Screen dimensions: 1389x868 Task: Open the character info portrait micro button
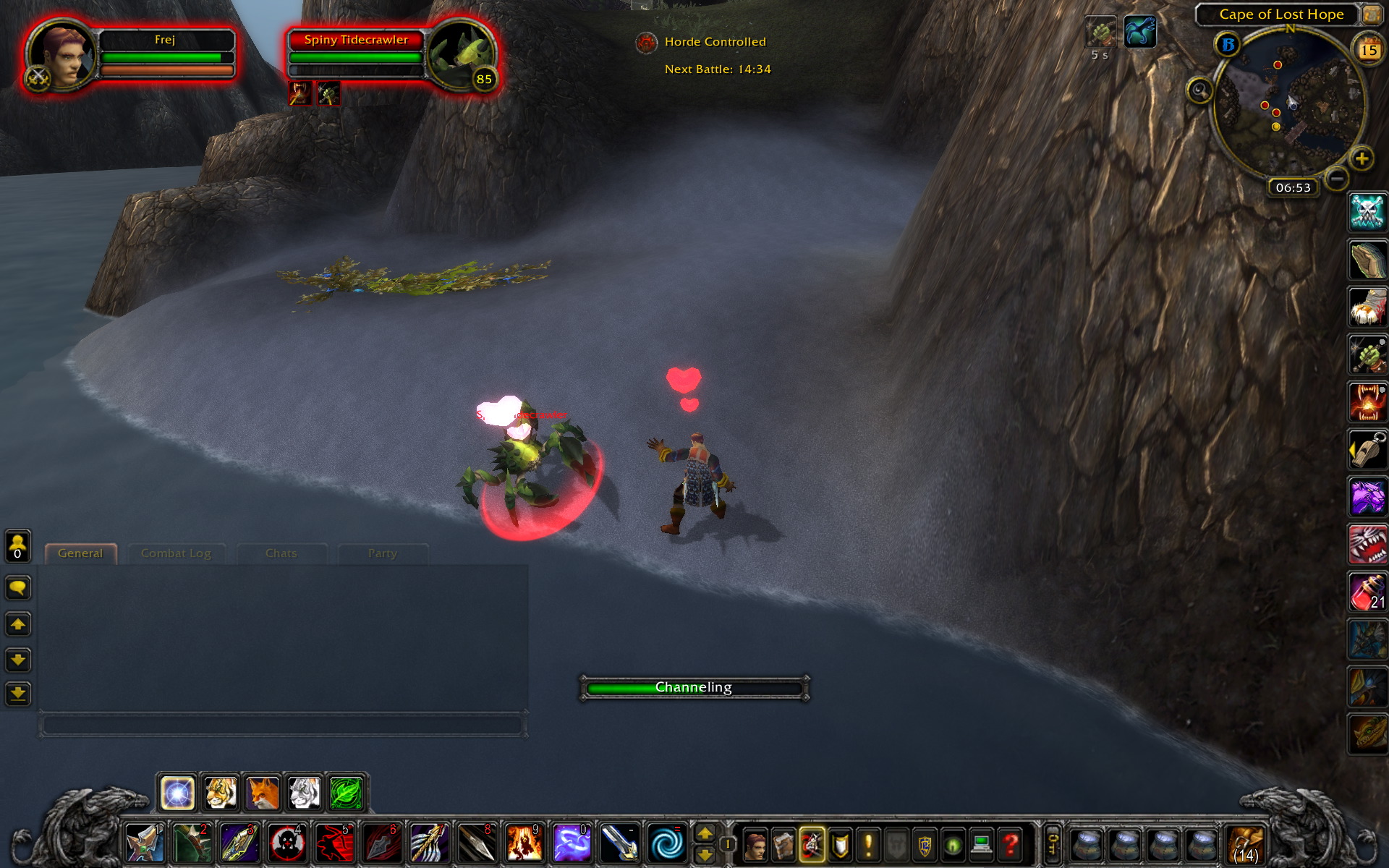pos(755,844)
